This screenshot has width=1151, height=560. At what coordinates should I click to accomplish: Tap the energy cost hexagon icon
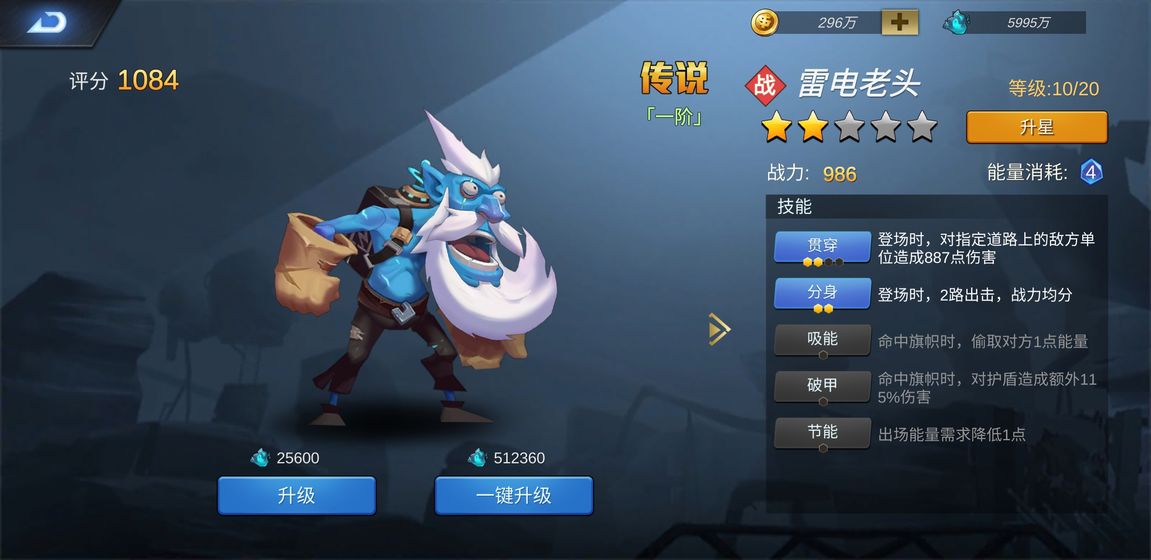pyautogui.click(x=1091, y=173)
